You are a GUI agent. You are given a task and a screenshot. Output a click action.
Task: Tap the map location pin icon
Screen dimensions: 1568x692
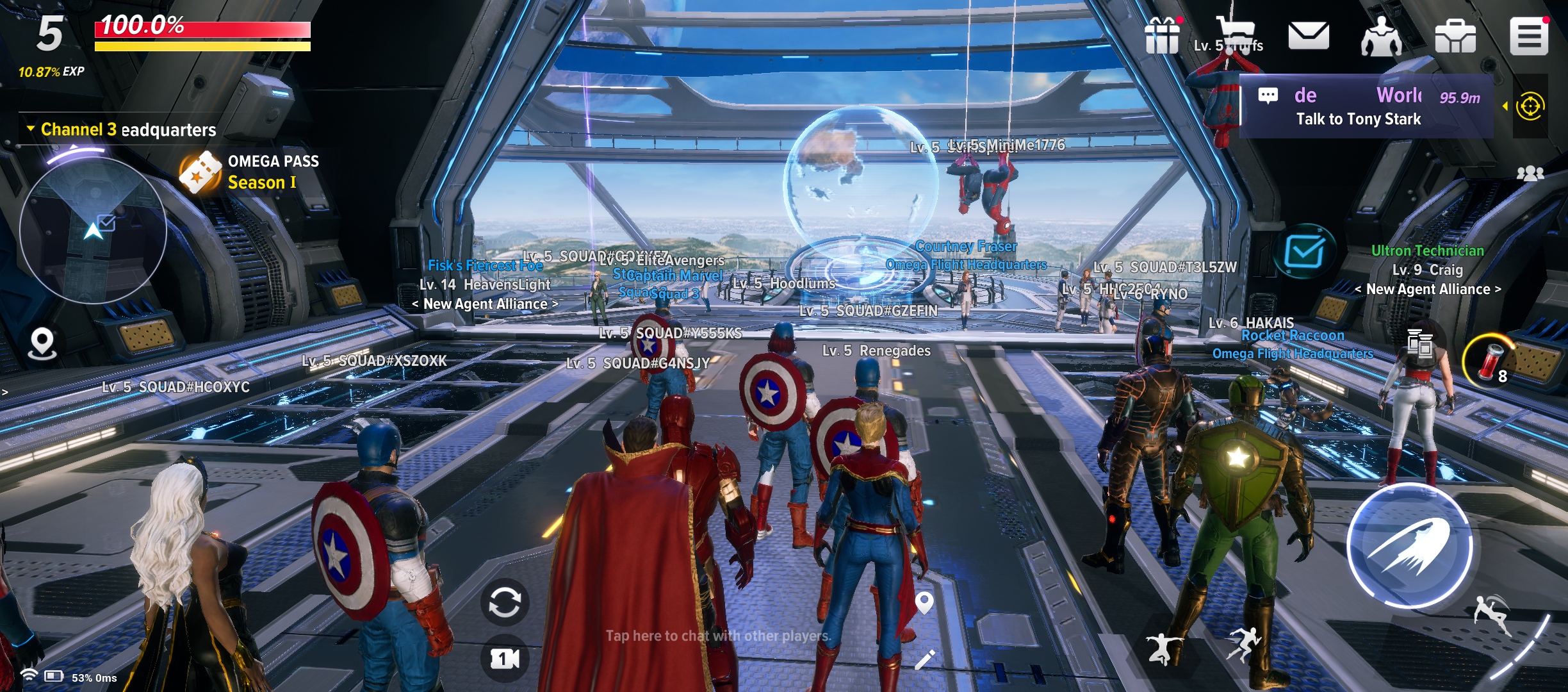click(x=42, y=343)
